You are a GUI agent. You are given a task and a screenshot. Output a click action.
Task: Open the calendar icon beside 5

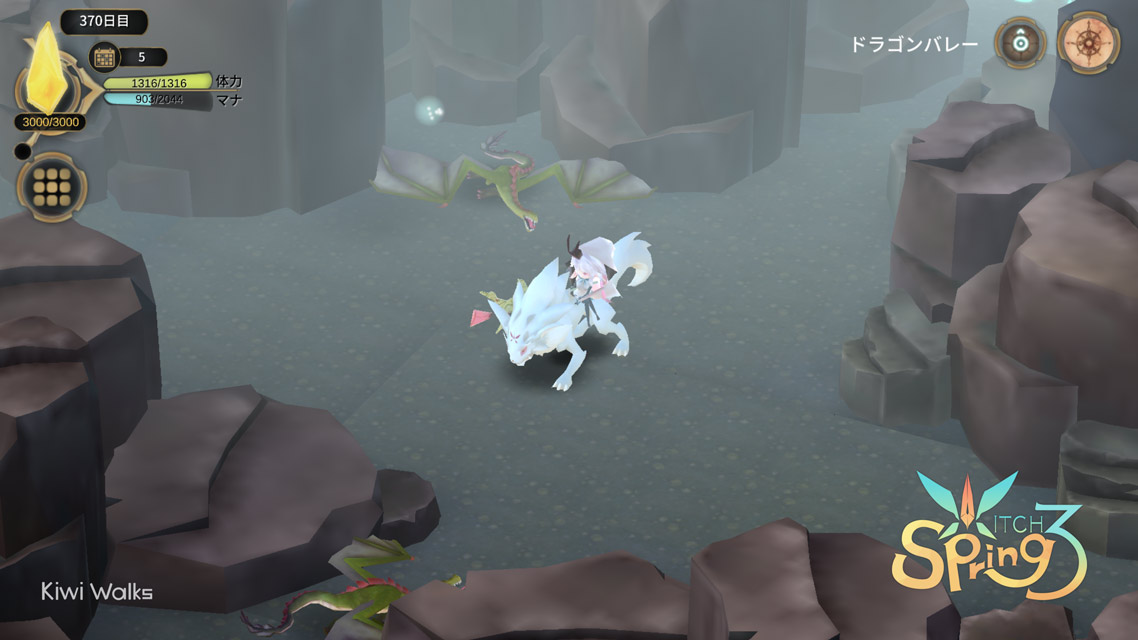[103, 57]
